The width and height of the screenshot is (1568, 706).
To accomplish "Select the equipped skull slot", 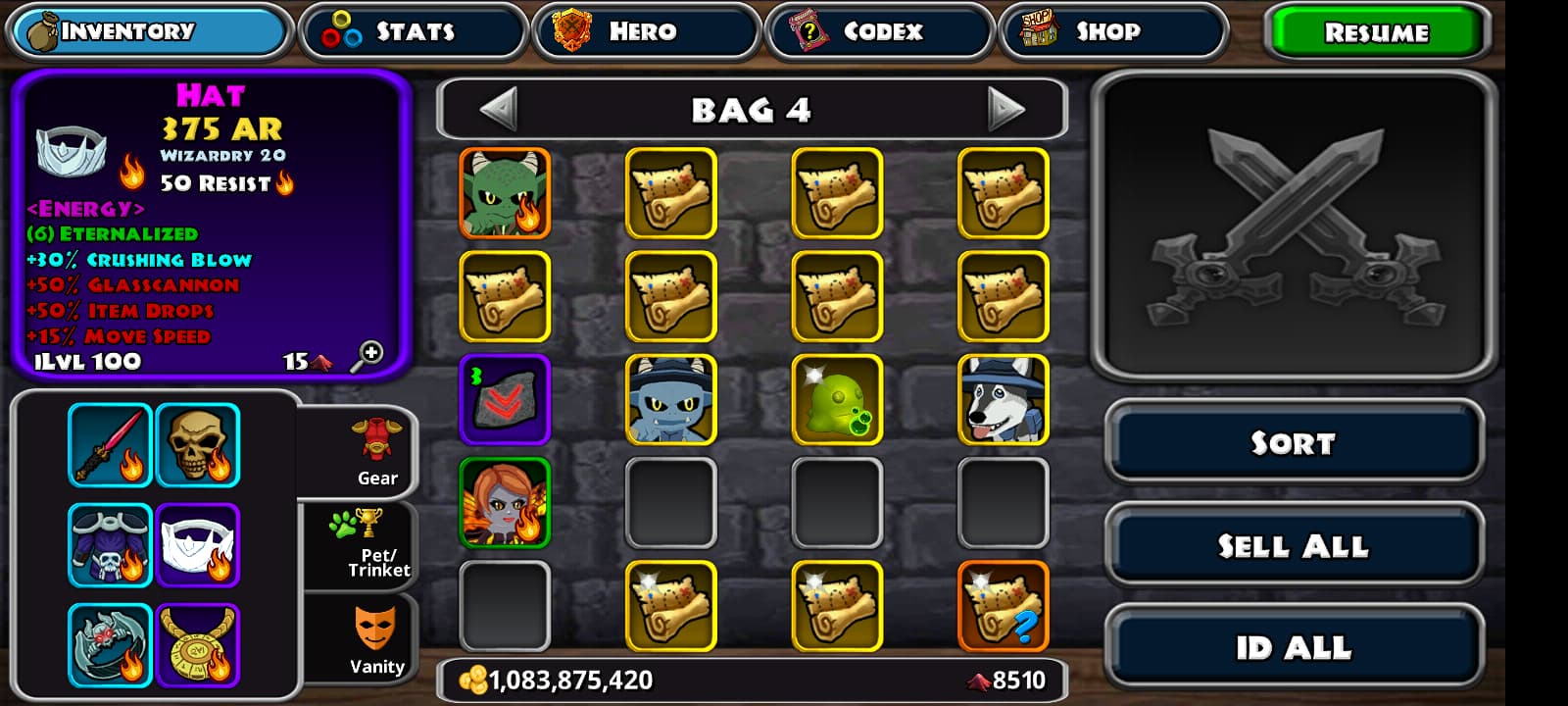I will [197, 445].
